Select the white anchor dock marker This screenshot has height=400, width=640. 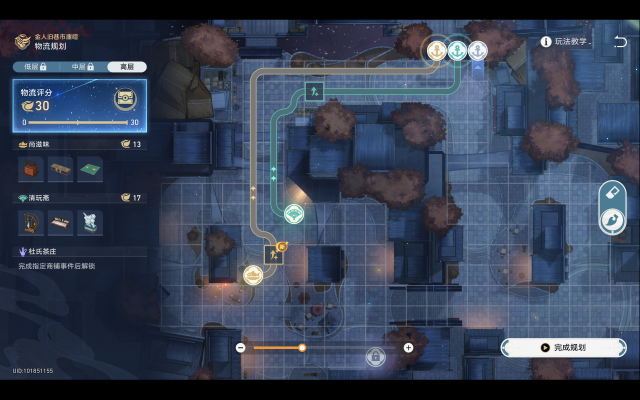(478, 50)
